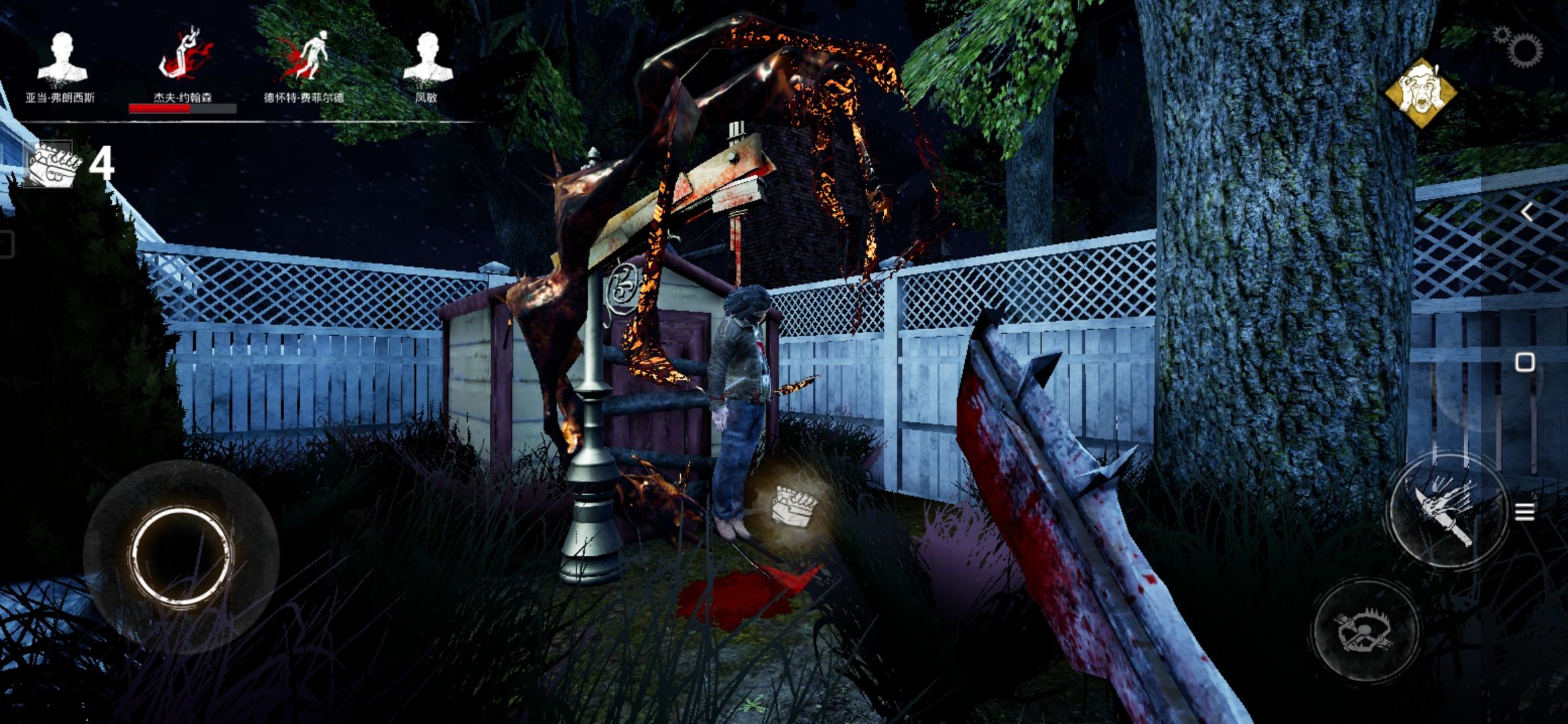Screen dimensions: 1568x724
Task: Tap the Android home square button
Action: point(1525,363)
